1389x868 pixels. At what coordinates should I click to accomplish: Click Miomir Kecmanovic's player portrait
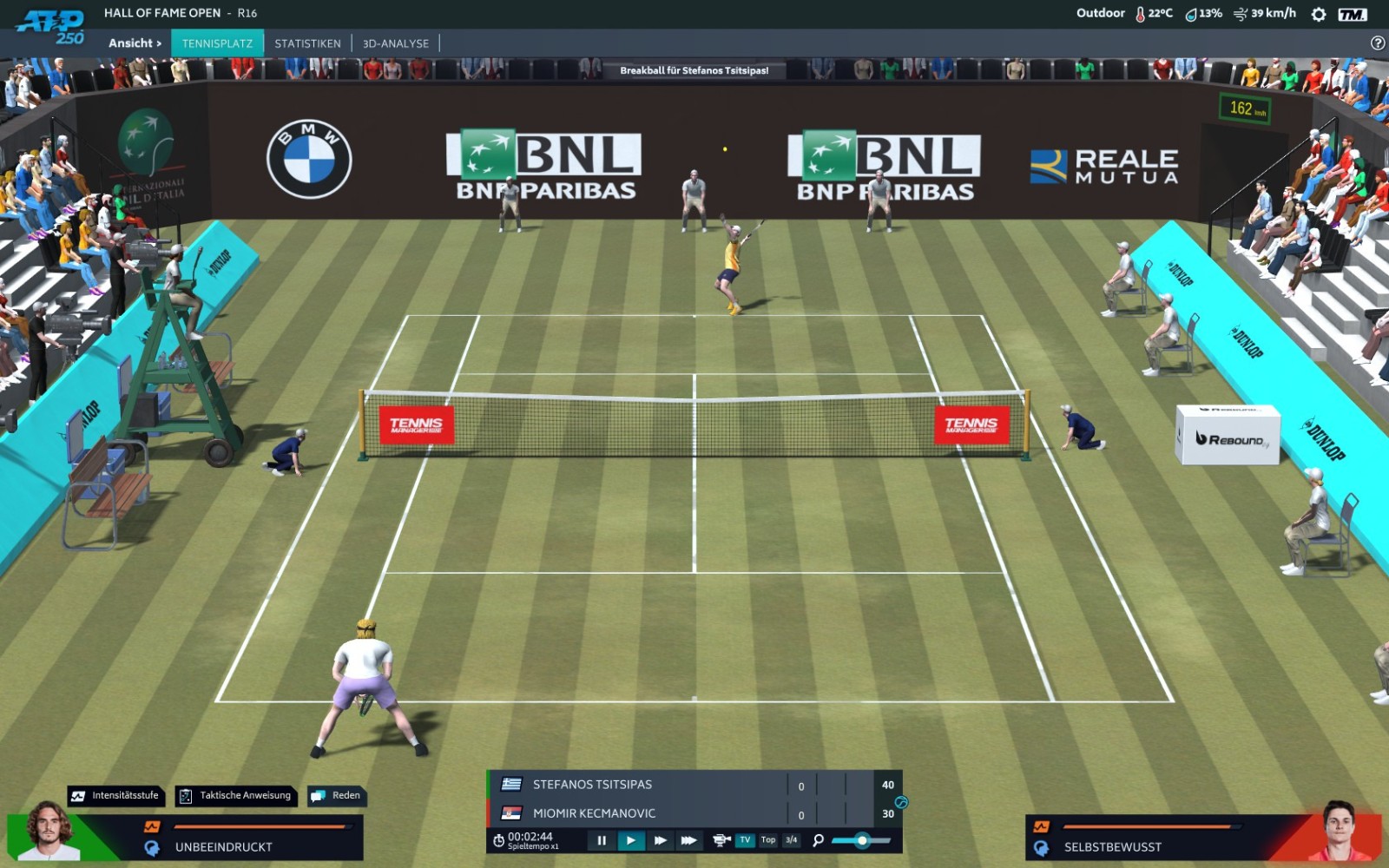[1340, 832]
